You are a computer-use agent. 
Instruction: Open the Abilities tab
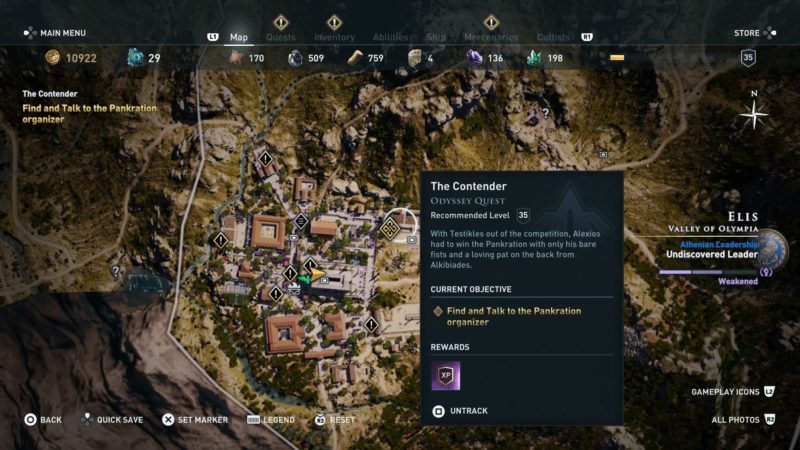(x=390, y=37)
